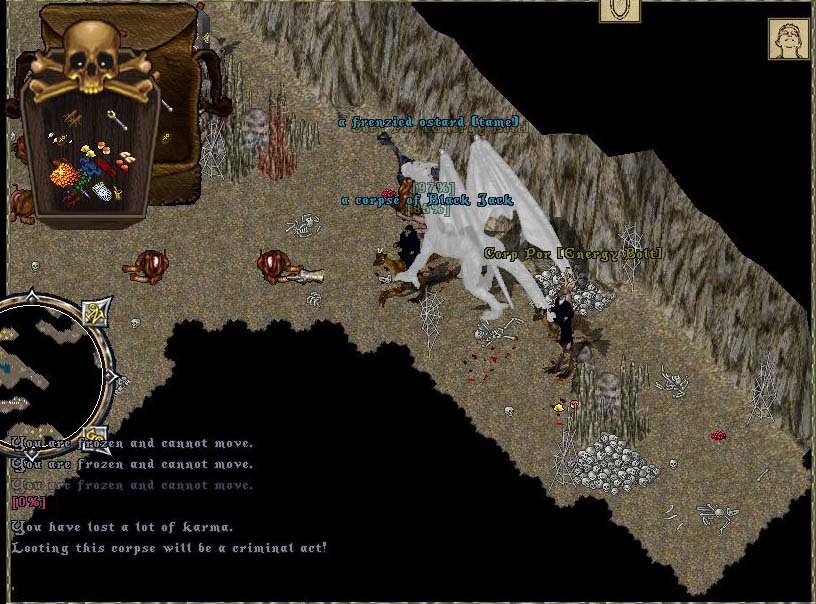The width and height of the screenshot is (816, 604).
Task: Click the minimized oval gump icon
Action: click(620, 10)
